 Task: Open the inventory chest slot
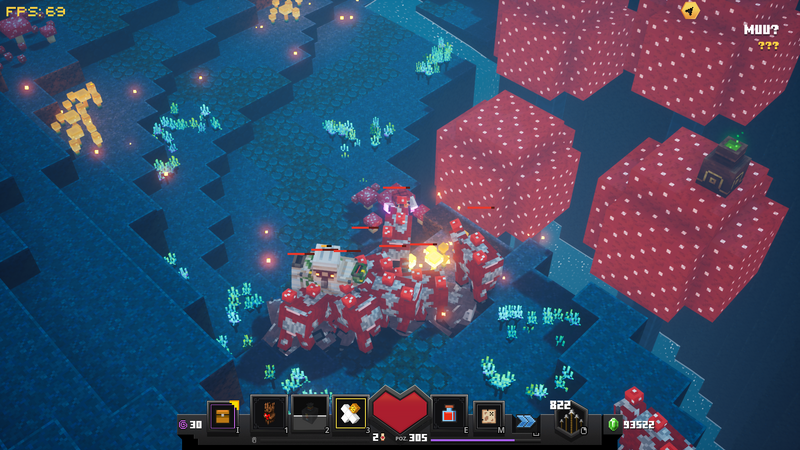point(222,414)
